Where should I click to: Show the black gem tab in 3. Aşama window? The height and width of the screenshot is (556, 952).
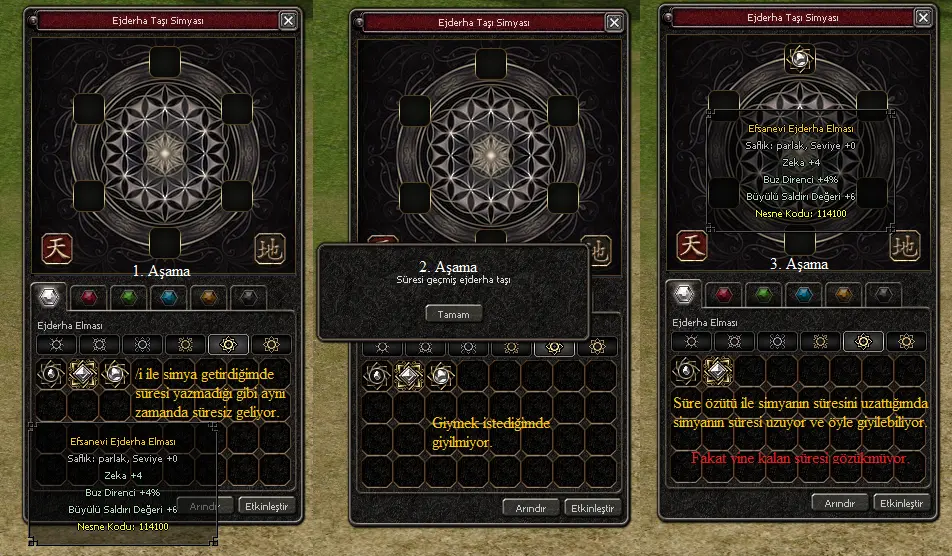[884, 294]
